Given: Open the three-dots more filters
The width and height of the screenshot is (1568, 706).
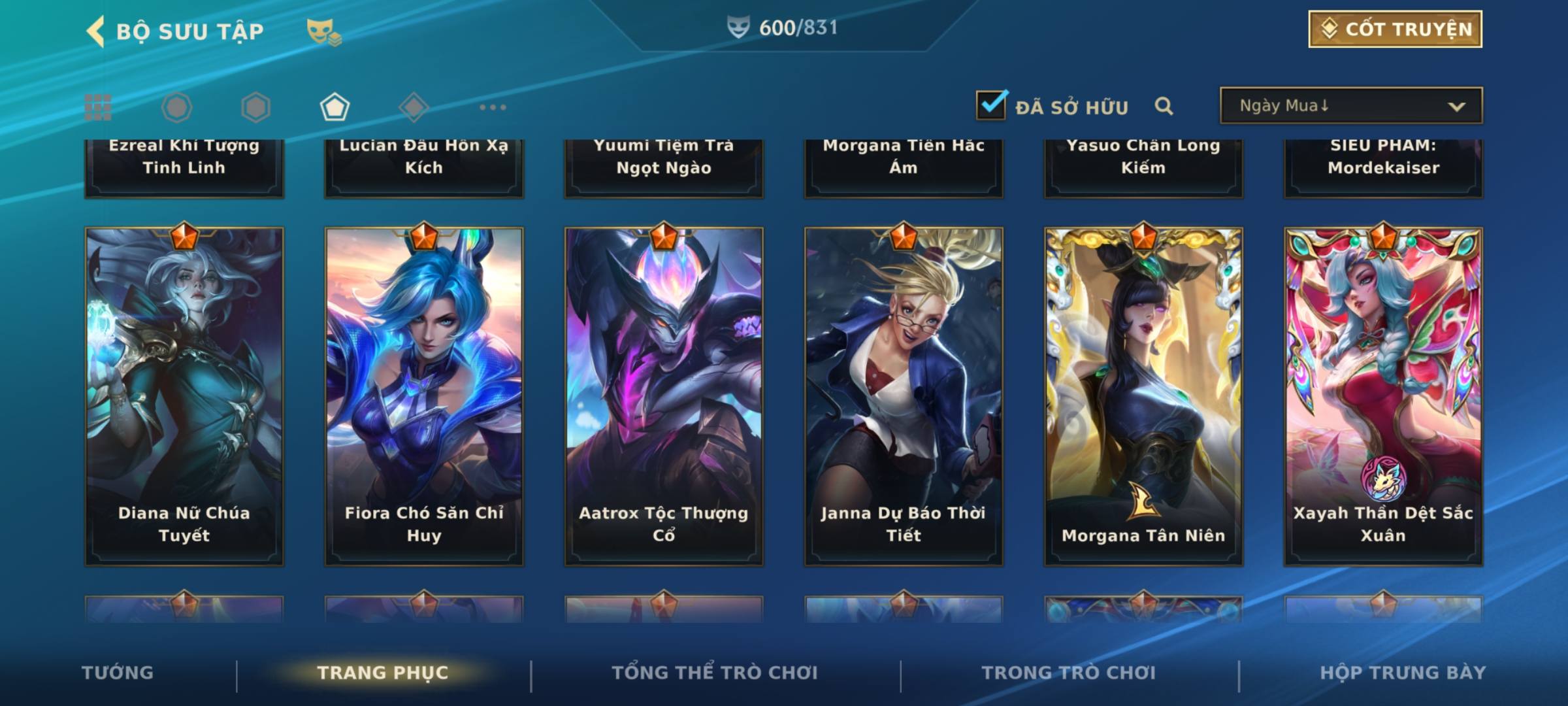Looking at the screenshot, I should click(493, 107).
